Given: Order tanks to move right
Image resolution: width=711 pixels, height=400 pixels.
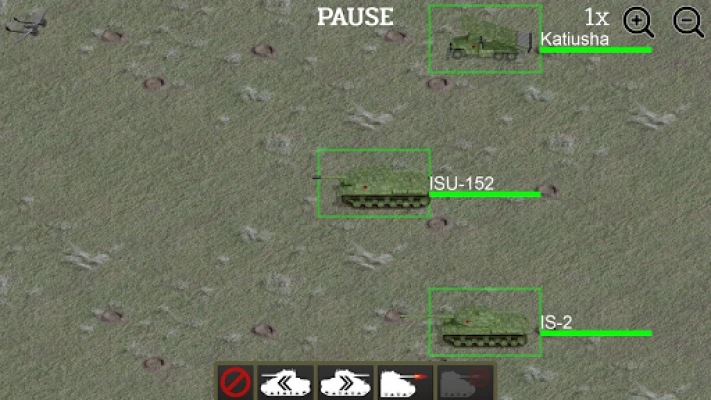Looking at the screenshot, I should (344, 382).
